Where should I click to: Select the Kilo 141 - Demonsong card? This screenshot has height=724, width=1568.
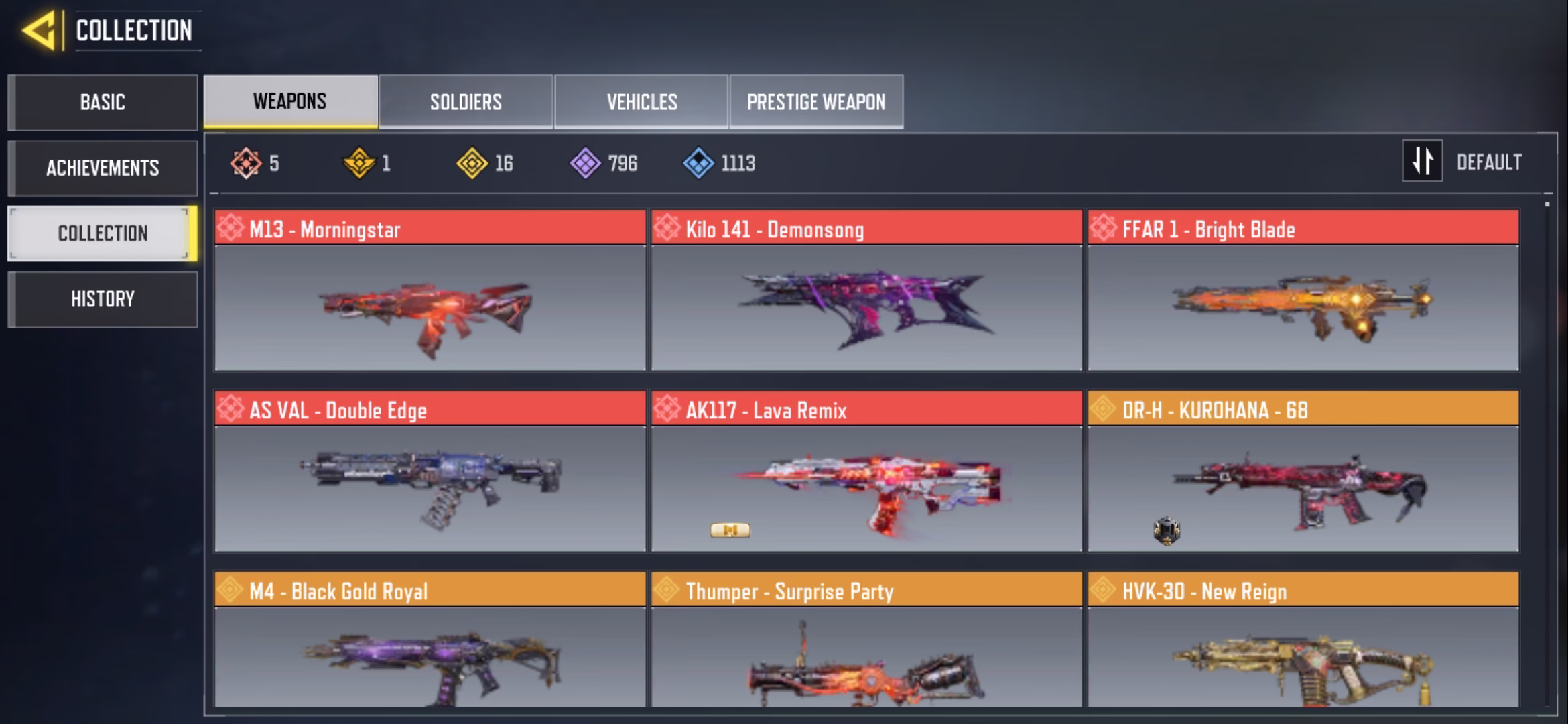point(866,292)
